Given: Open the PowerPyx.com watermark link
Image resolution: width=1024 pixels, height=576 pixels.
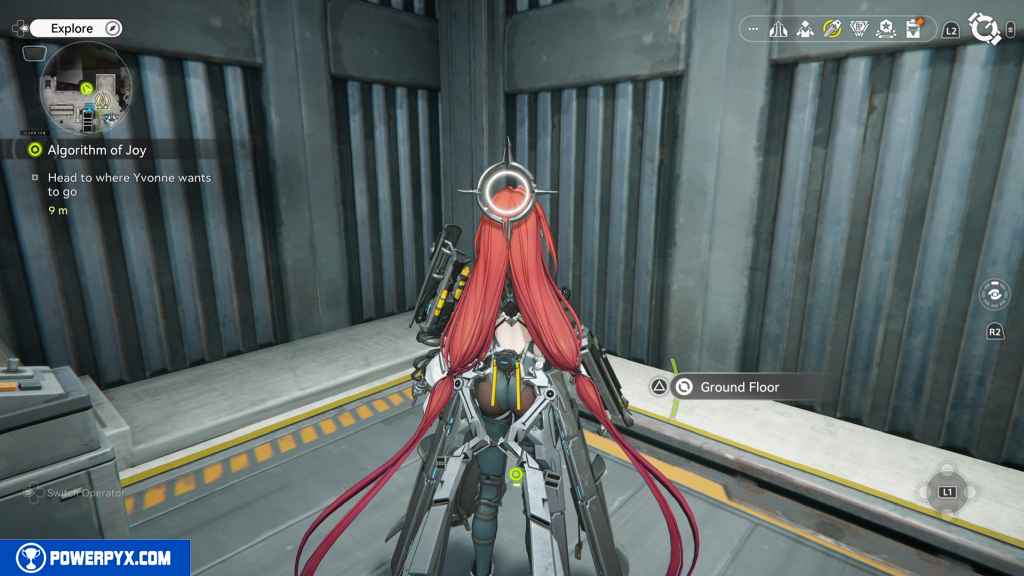Looking at the screenshot, I should point(95,558).
